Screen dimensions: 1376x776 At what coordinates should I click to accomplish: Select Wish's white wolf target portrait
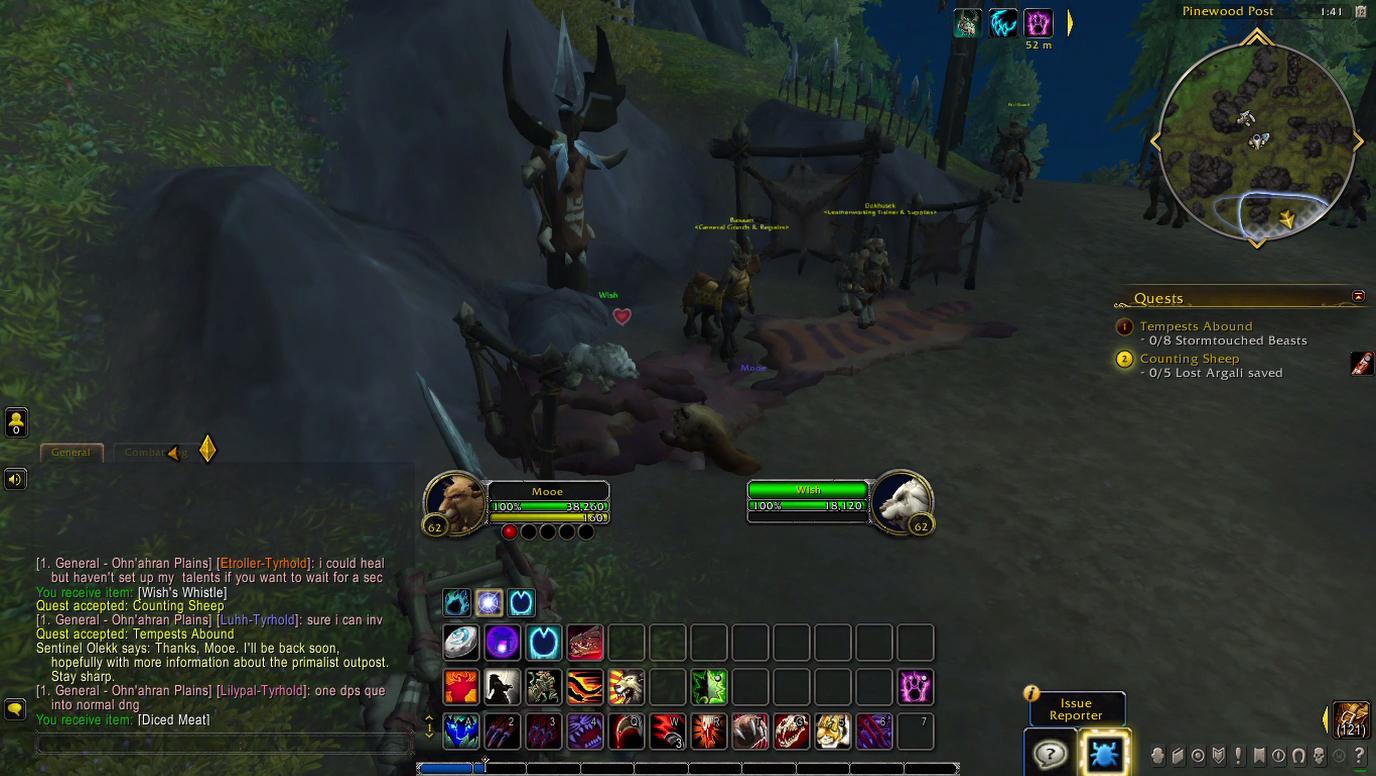tap(902, 503)
